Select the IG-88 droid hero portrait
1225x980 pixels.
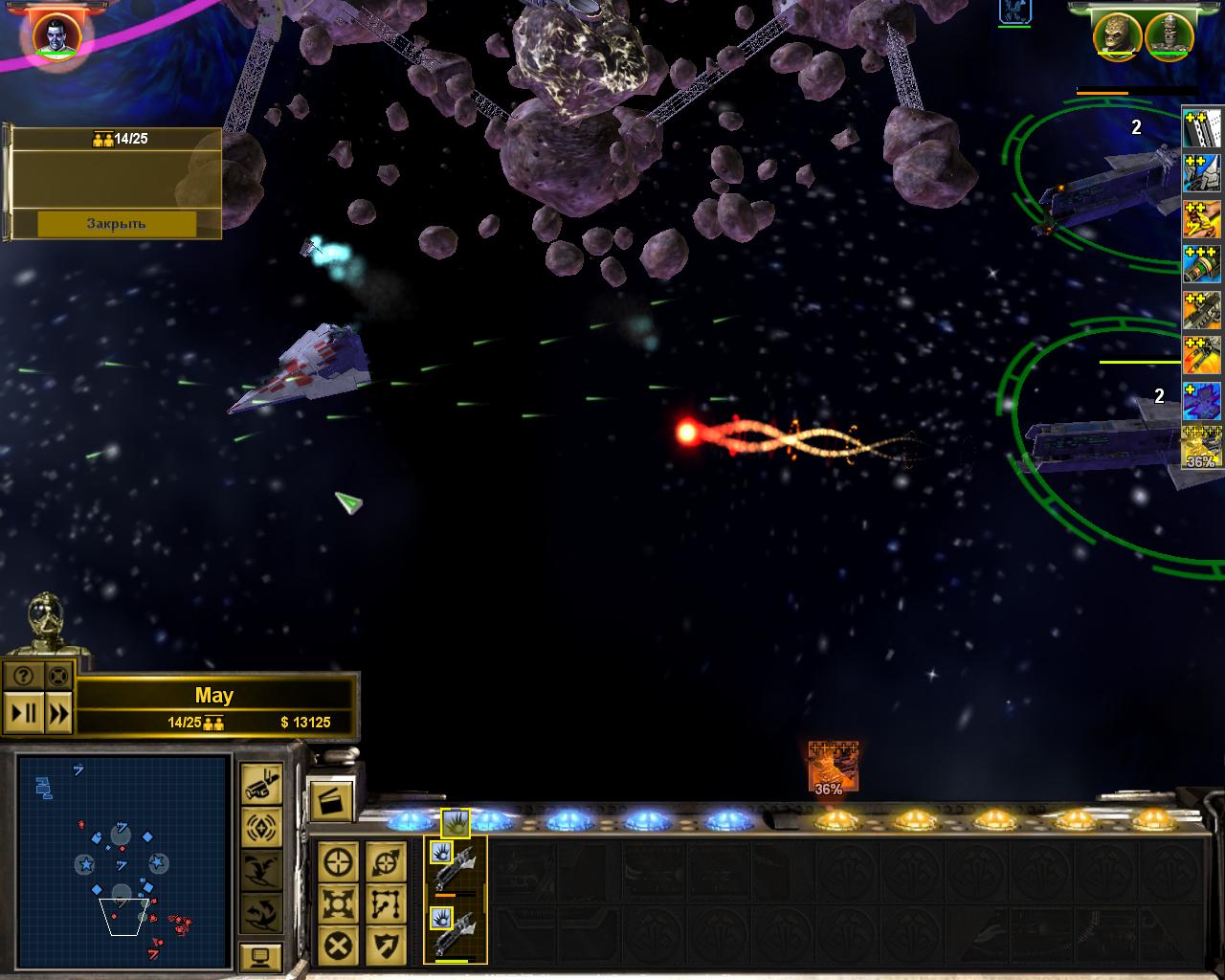(1168, 35)
